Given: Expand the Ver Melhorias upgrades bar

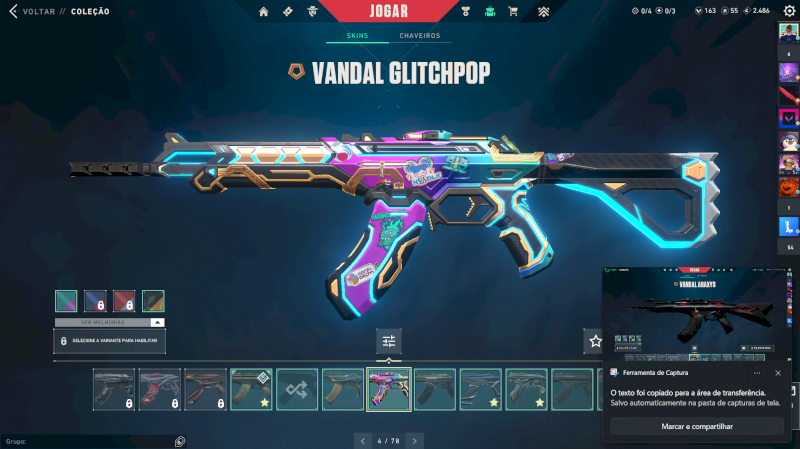Looking at the screenshot, I should 110,322.
